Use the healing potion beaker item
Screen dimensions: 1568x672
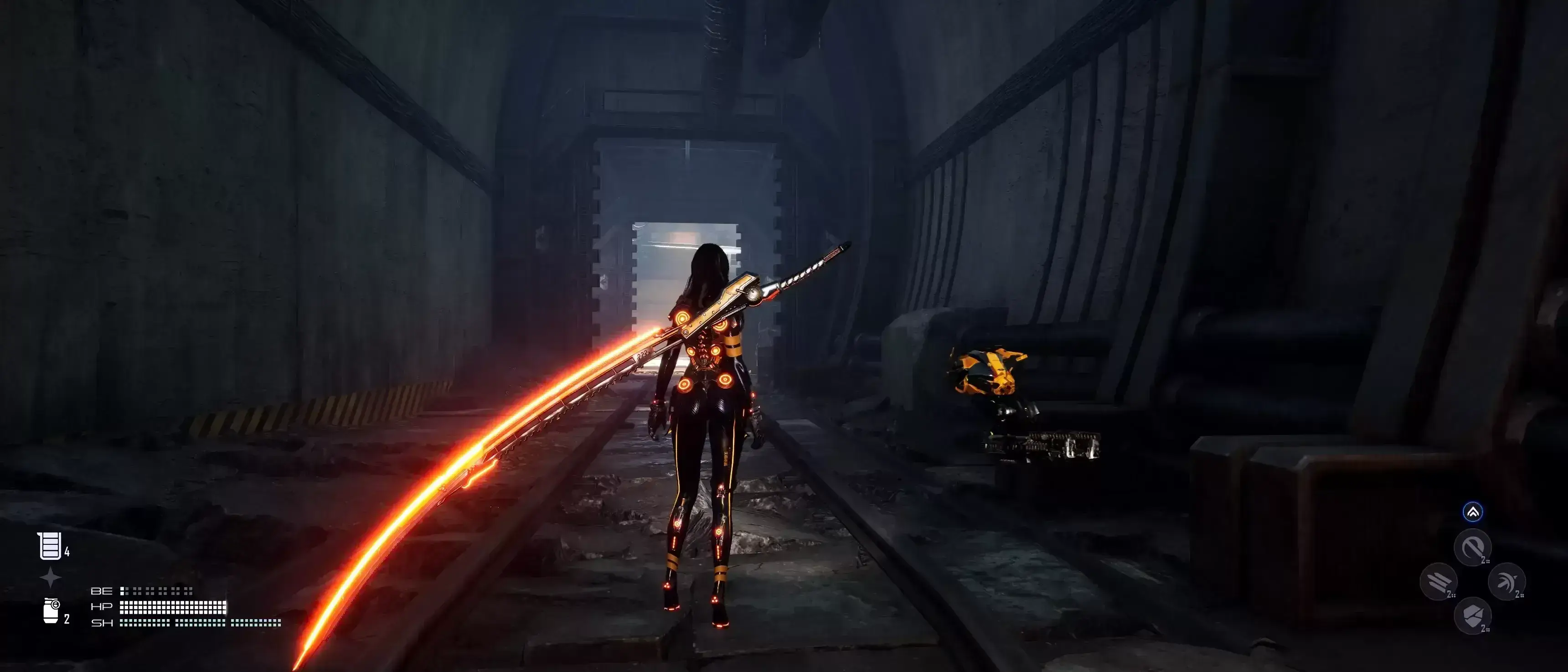pyautogui.click(x=50, y=545)
